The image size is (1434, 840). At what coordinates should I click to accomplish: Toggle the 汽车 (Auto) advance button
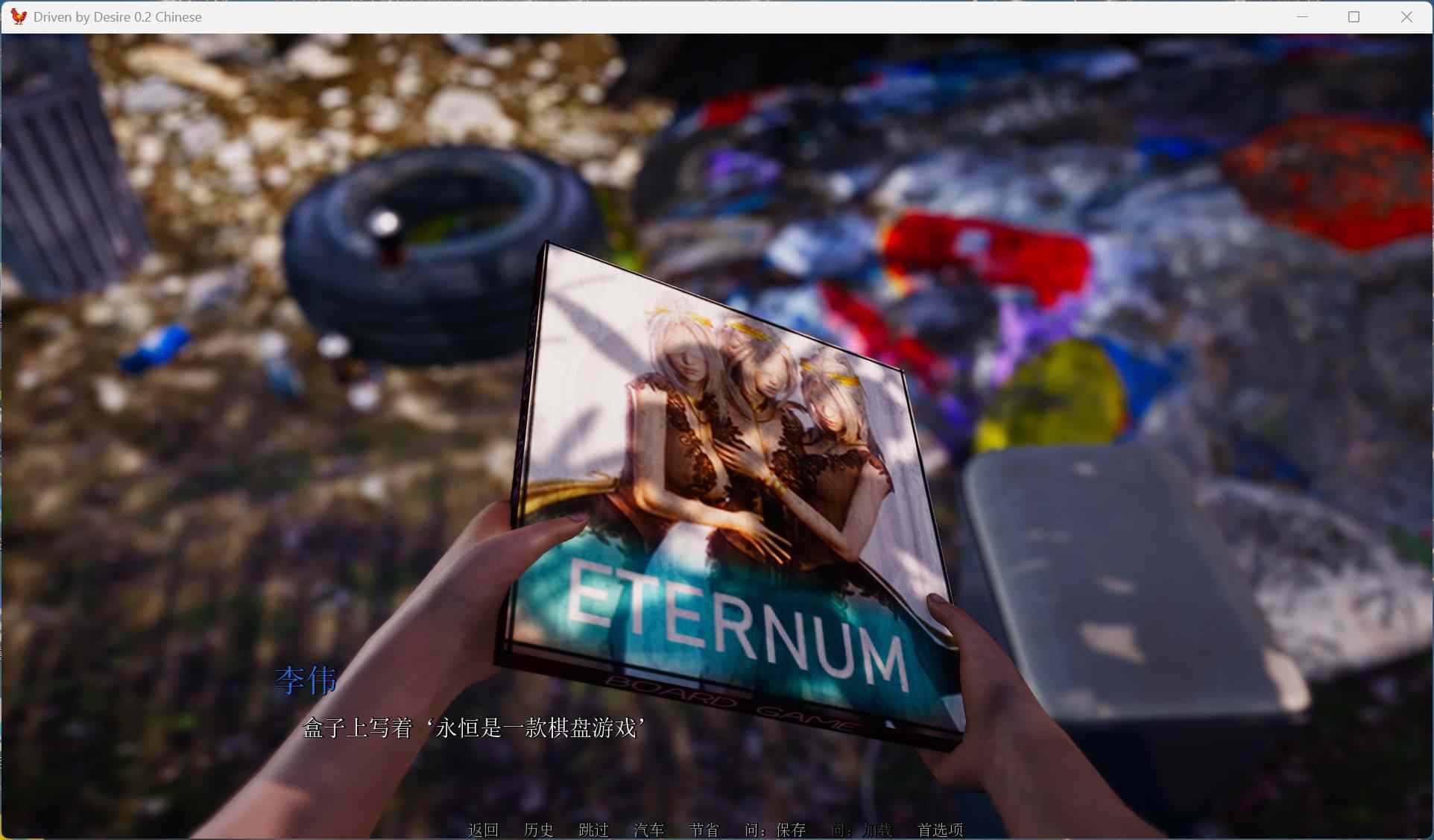[x=648, y=830]
